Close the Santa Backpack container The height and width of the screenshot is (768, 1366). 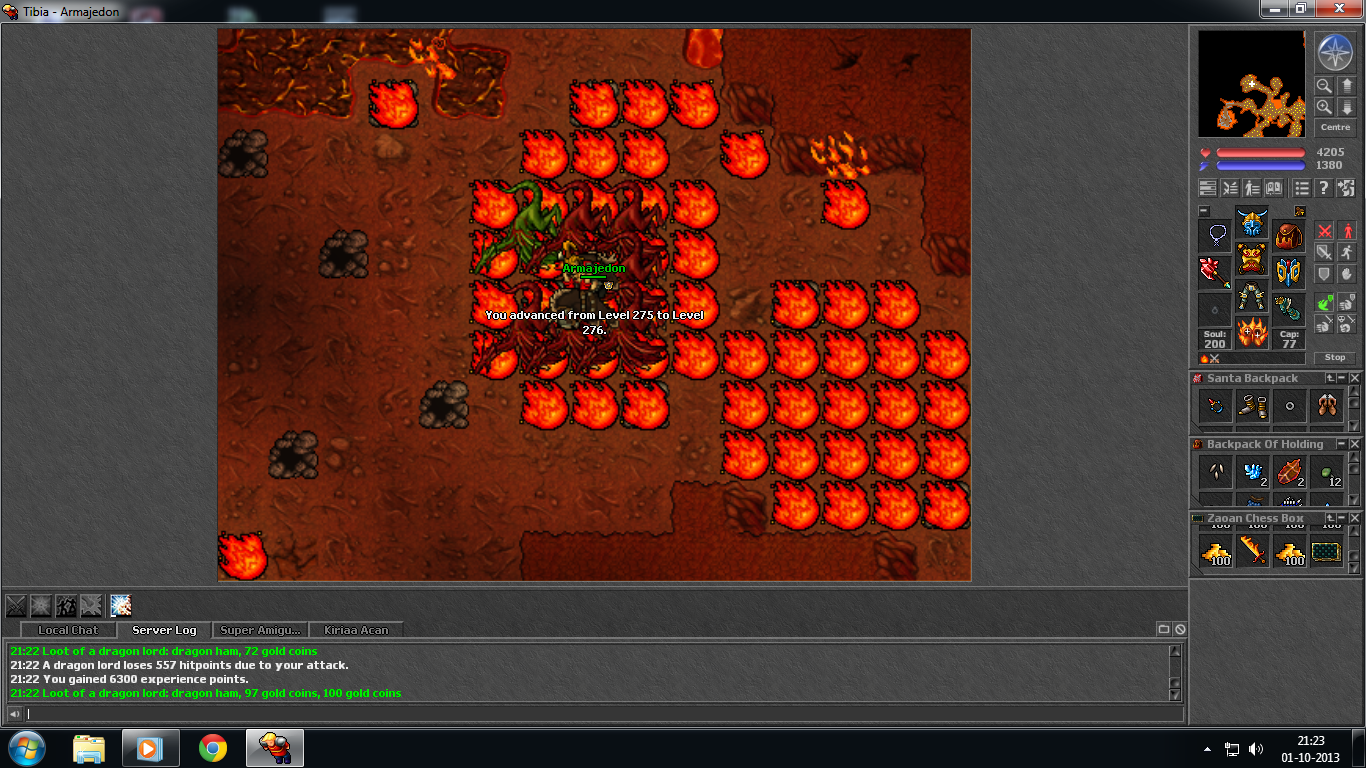1355,378
